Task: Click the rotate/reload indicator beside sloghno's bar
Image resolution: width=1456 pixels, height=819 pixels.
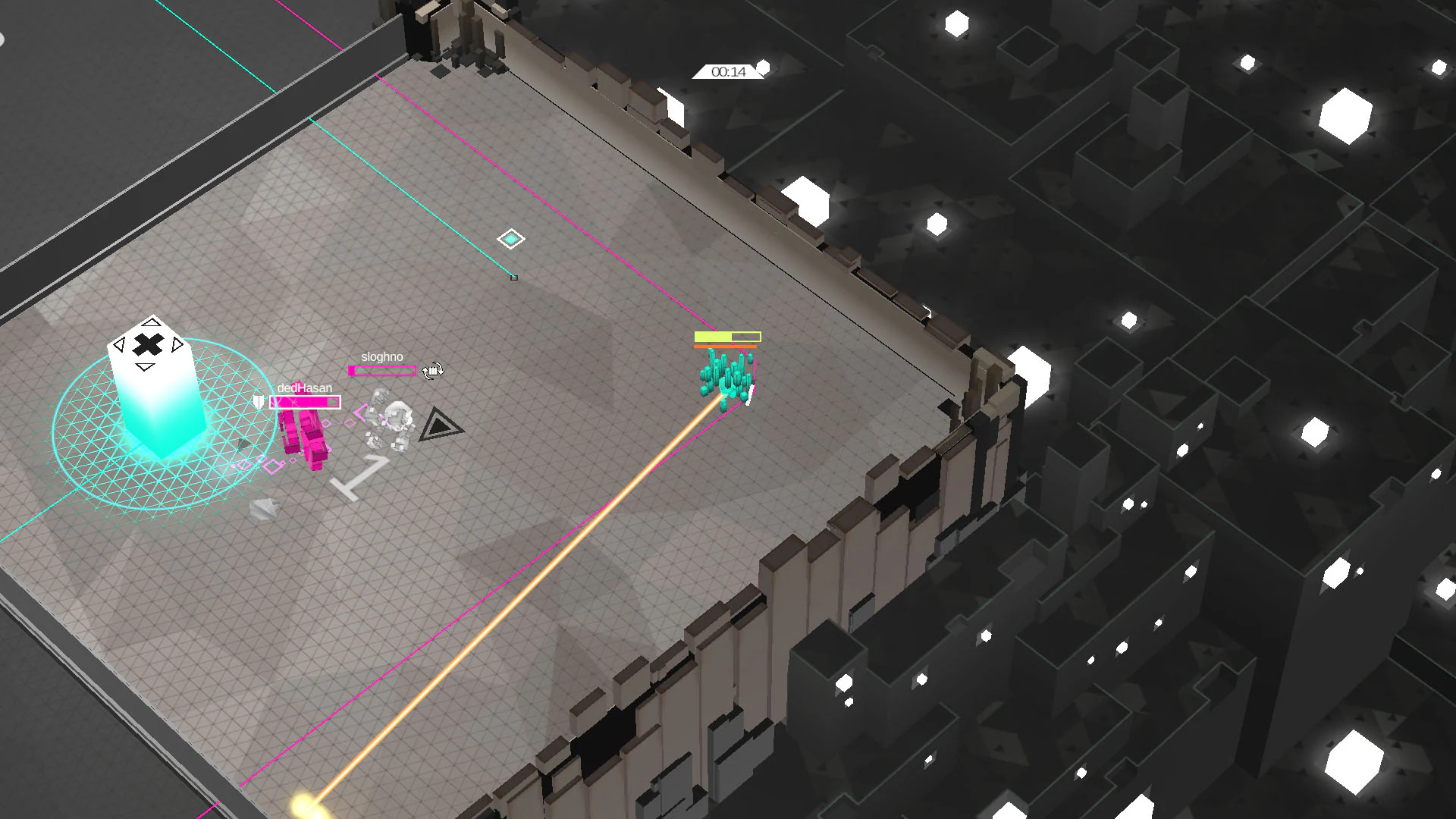Action: (433, 371)
